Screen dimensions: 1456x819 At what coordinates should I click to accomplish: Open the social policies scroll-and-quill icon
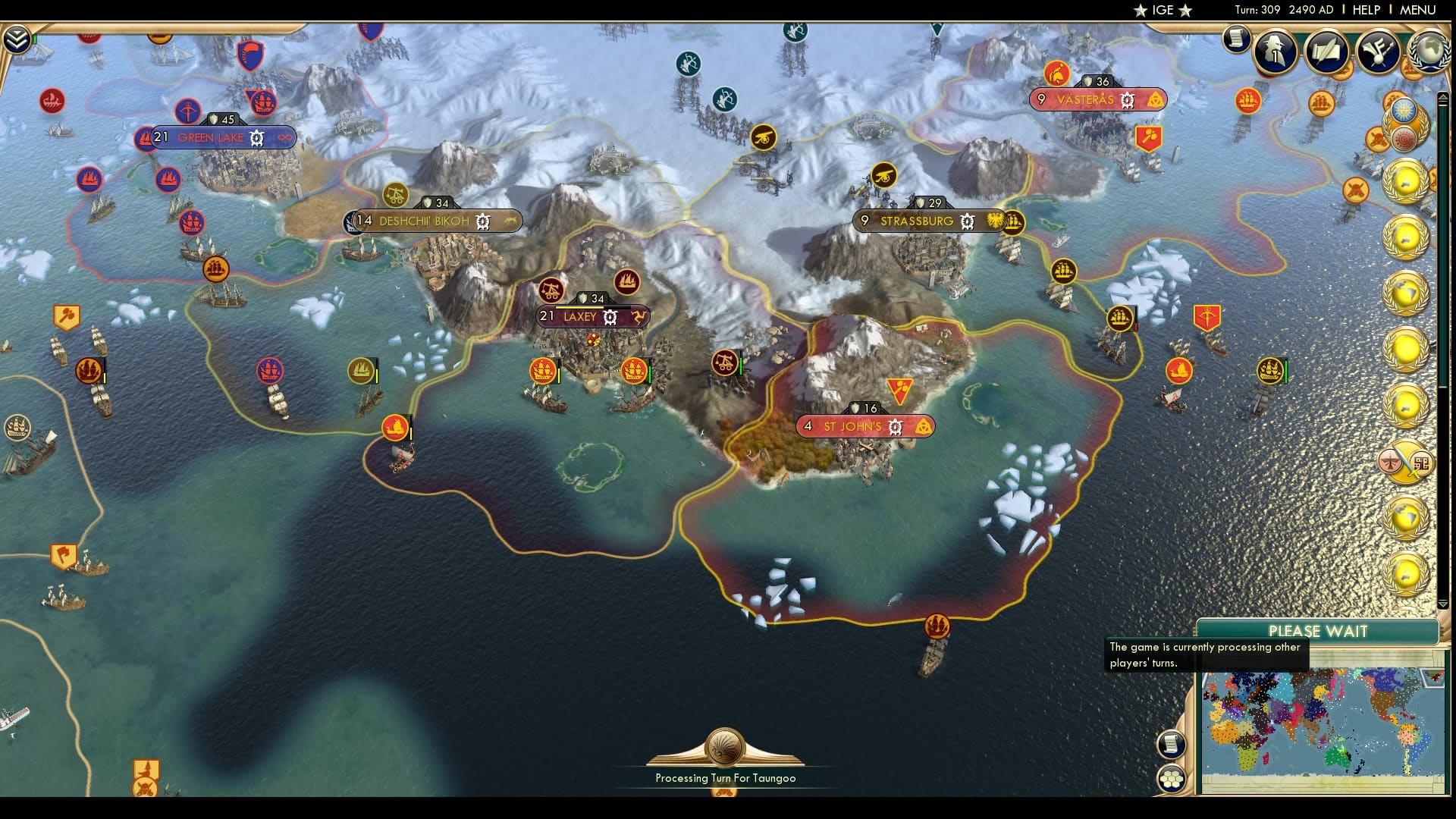coord(1326,51)
